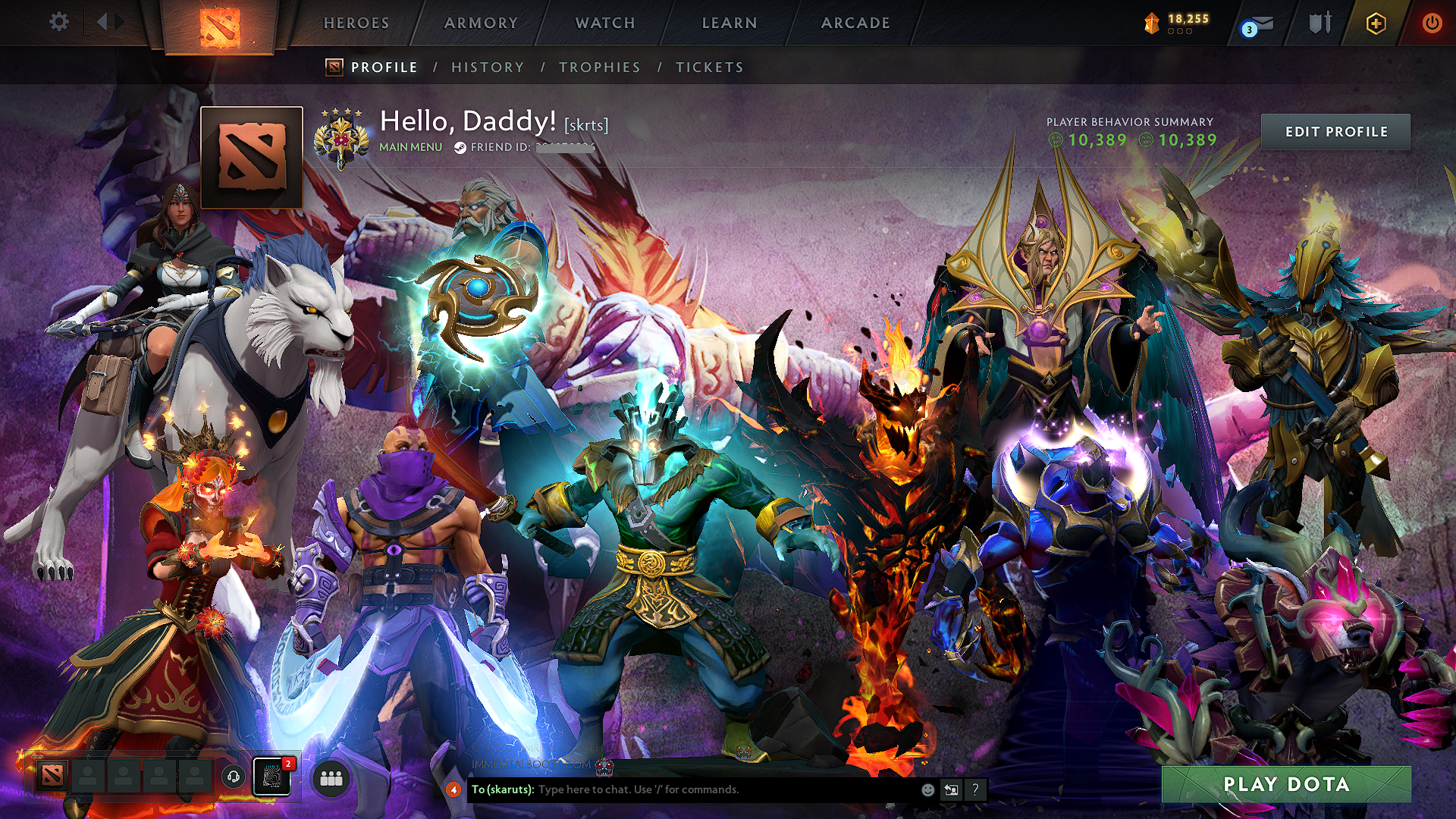The width and height of the screenshot is (1456, 819).
Task: Switch to the HISTORY tab
Action: click(486, 67)
